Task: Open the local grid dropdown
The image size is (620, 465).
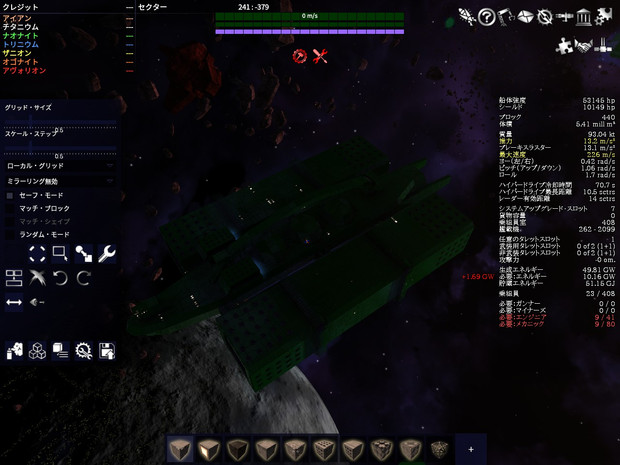Action: (60, 166)
